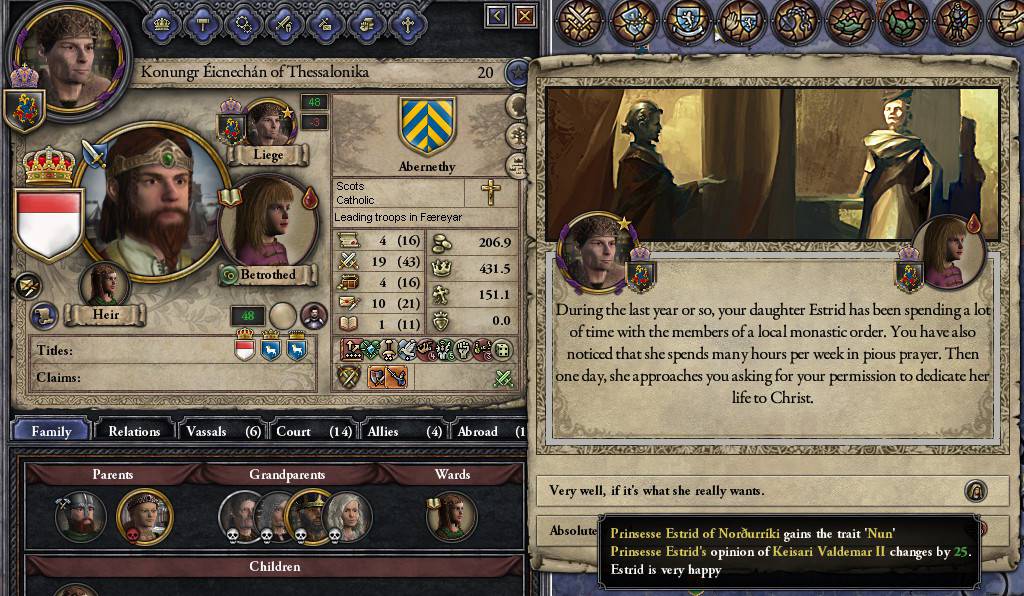Open the Betrothed character portrait
Screen dimensions: 1024x596
pos(267,225)
